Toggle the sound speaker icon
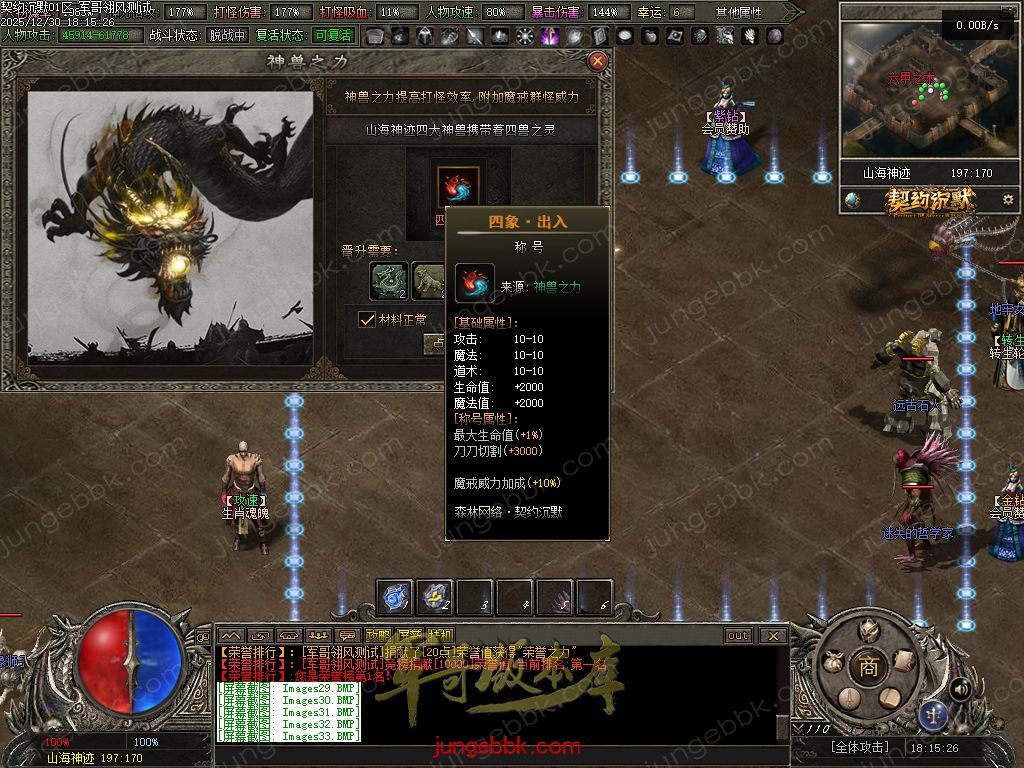 coord(961,689)
